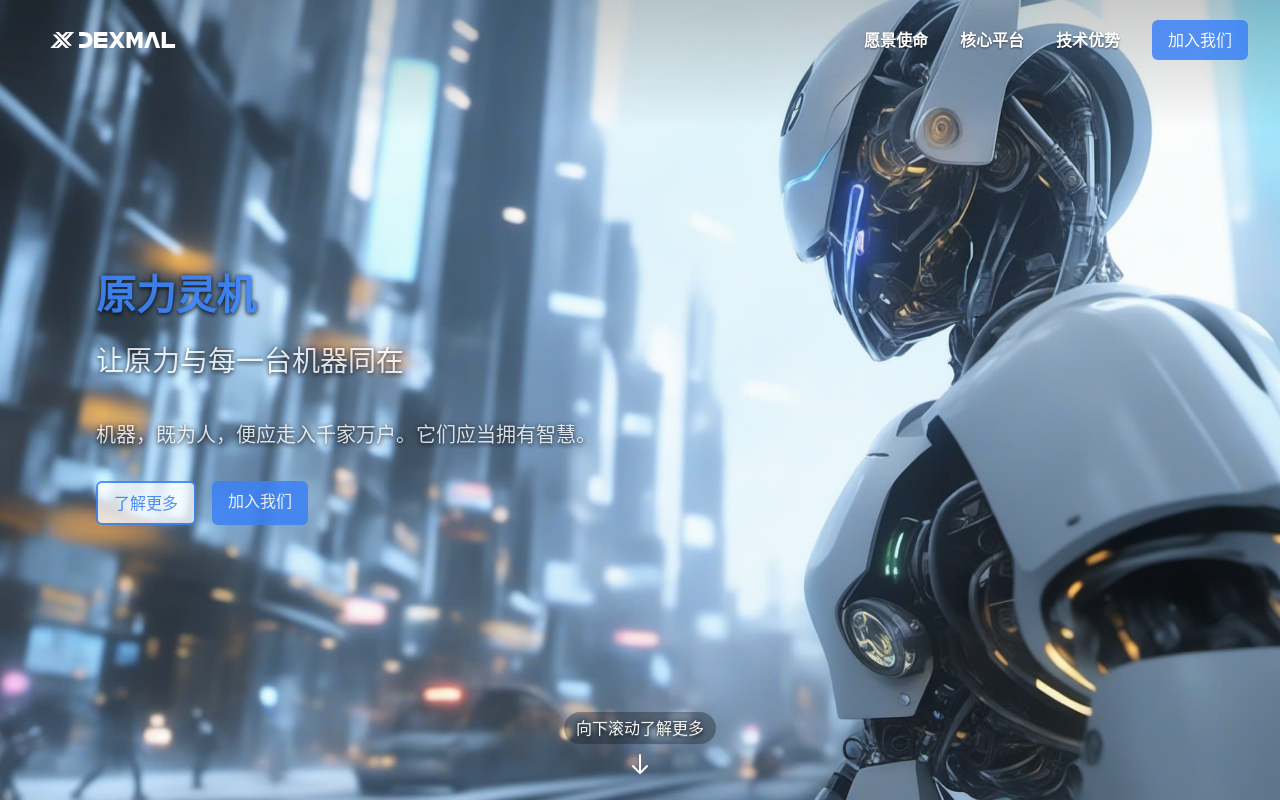Click 加入我们 in the top navigation bar
Screen dimensions: 1280x800
tap(1199, 40)
